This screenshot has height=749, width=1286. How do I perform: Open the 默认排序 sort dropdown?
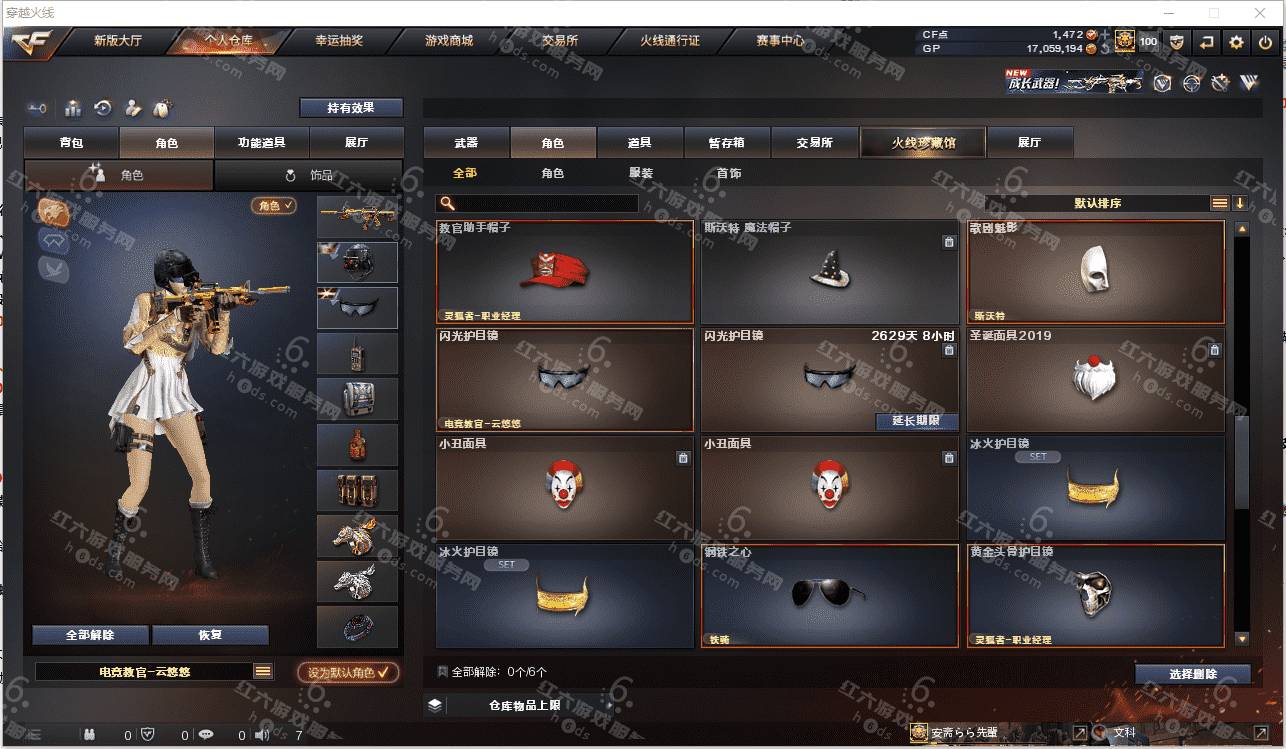[x=1097, y=203]
